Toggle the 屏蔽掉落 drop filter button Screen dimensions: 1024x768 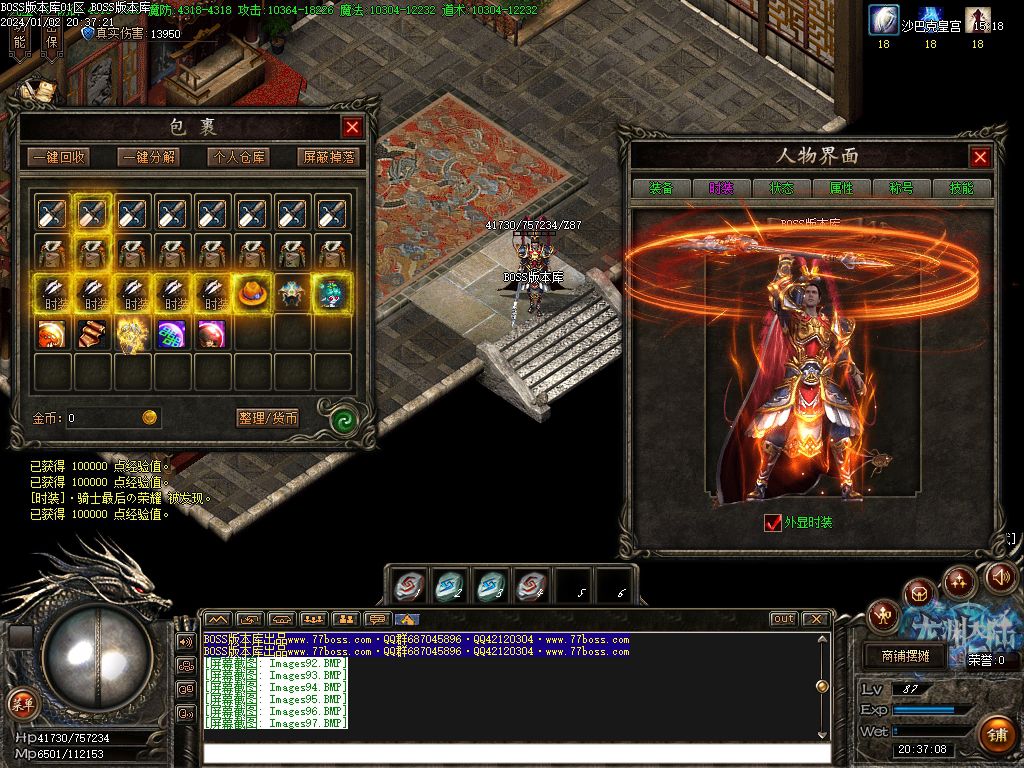coord(328,157)
